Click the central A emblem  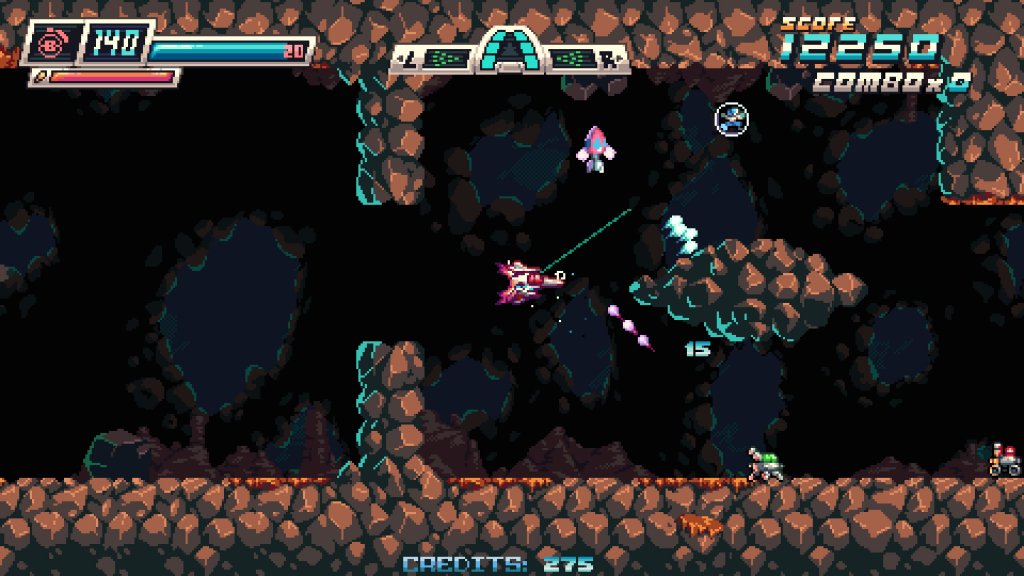click(509, 52)
